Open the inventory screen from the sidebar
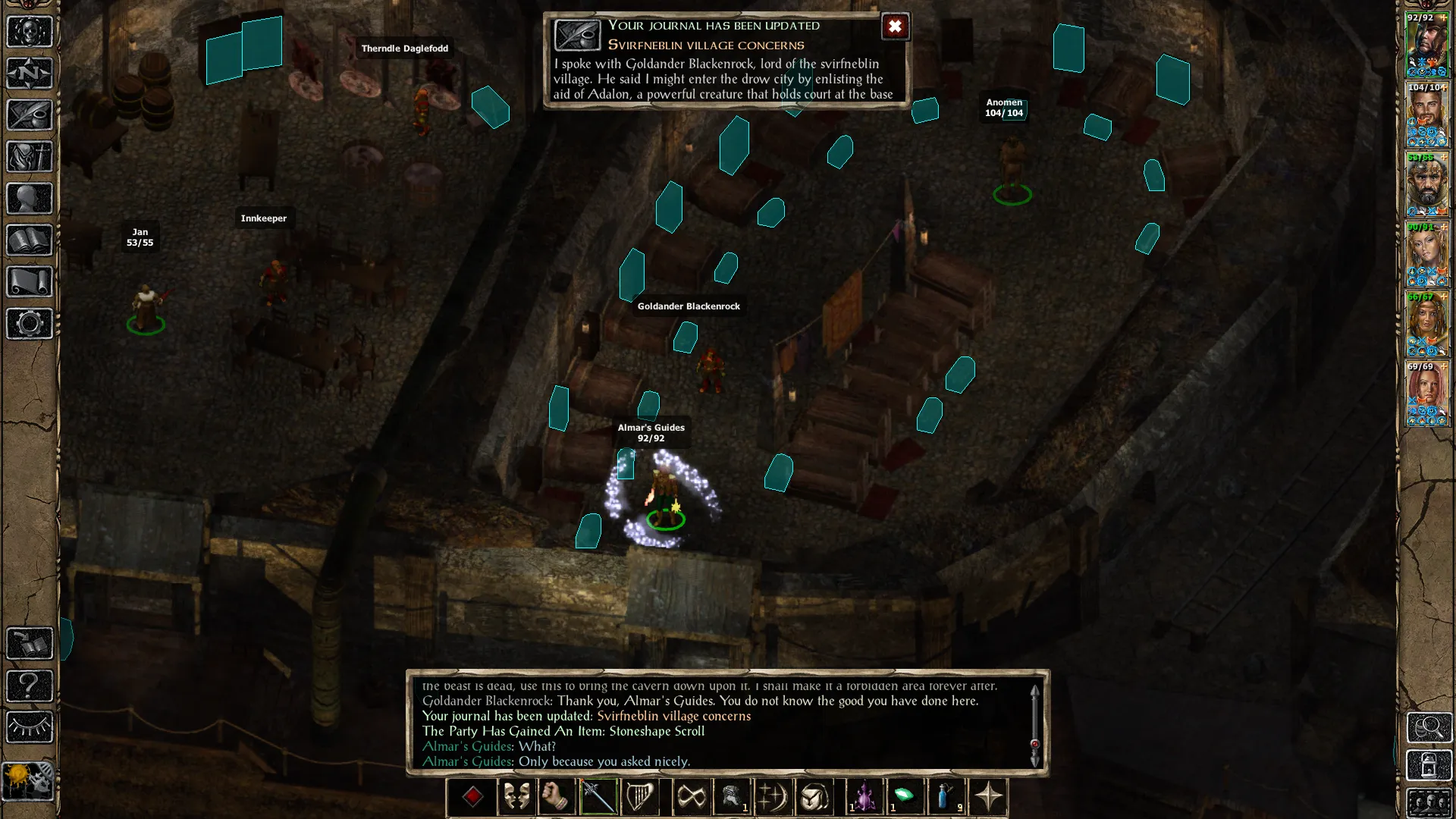The width and height of the screenshot is (1456, 819). (x=30, y=157)
